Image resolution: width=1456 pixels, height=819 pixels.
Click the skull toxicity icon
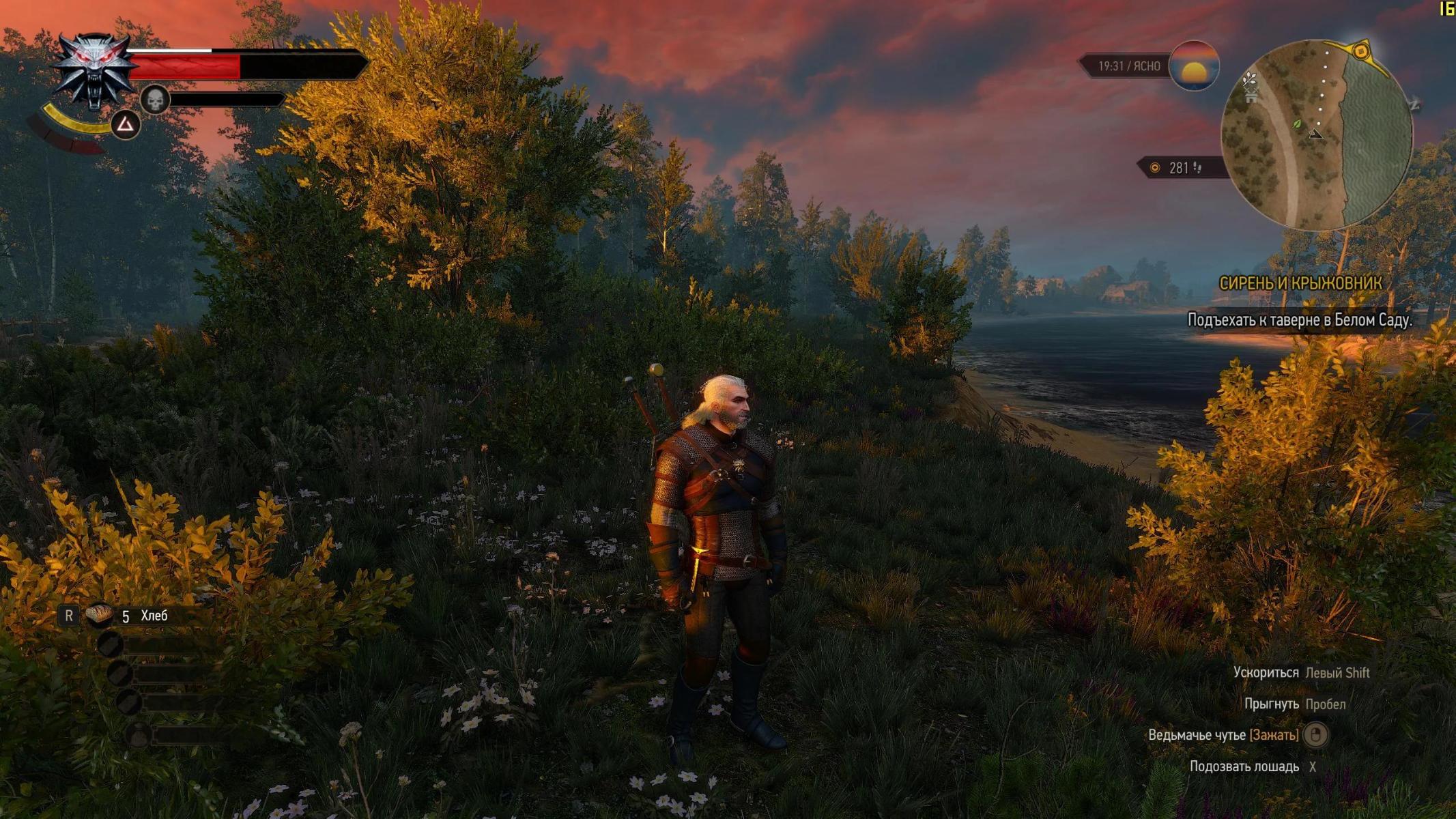point(155,100)
